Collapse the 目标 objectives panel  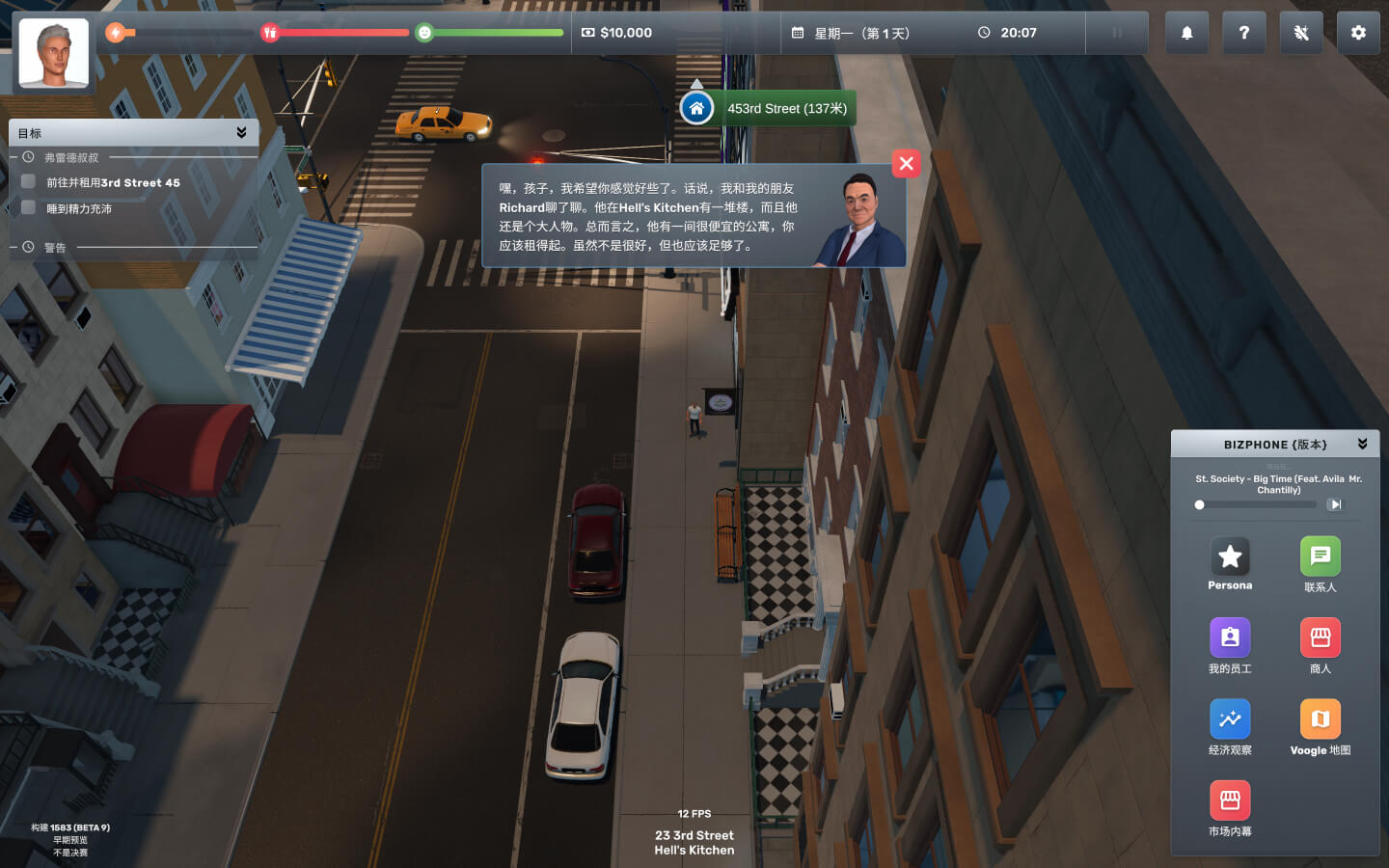[x=241, y=132]
